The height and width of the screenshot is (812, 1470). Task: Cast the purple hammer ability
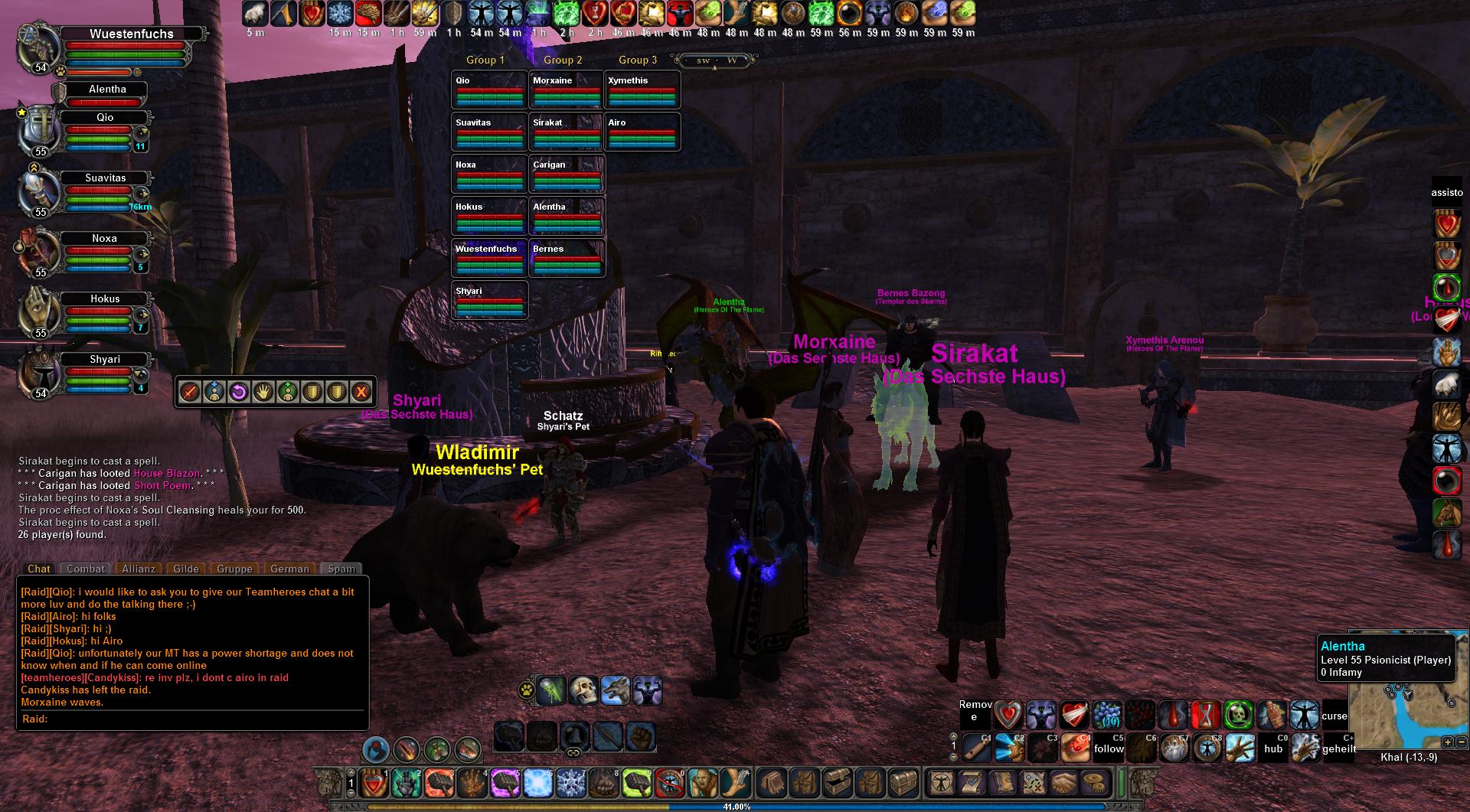tap(505, 783)
